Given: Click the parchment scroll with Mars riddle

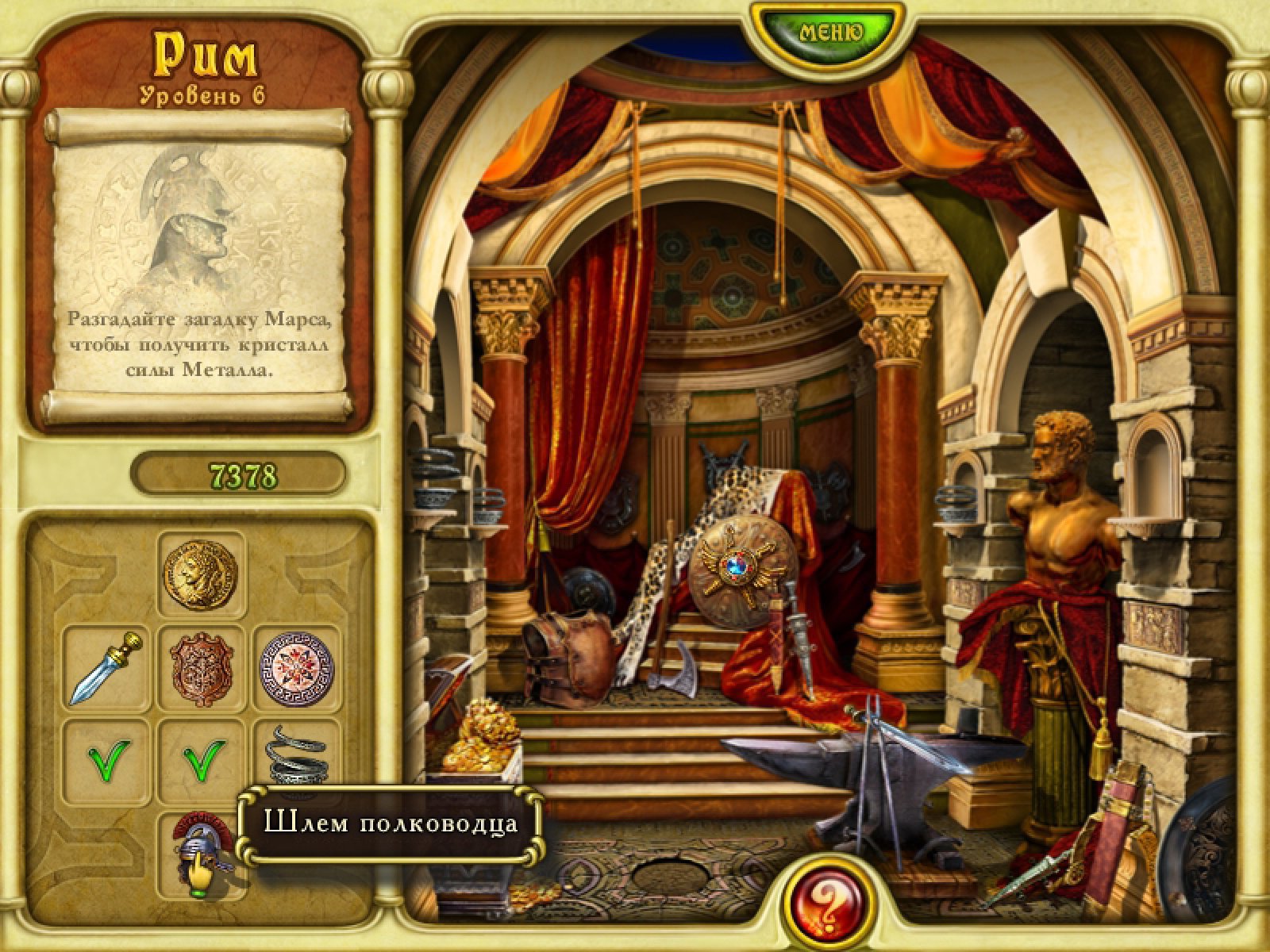Looking at the screenshot, I should click(198, 266).
